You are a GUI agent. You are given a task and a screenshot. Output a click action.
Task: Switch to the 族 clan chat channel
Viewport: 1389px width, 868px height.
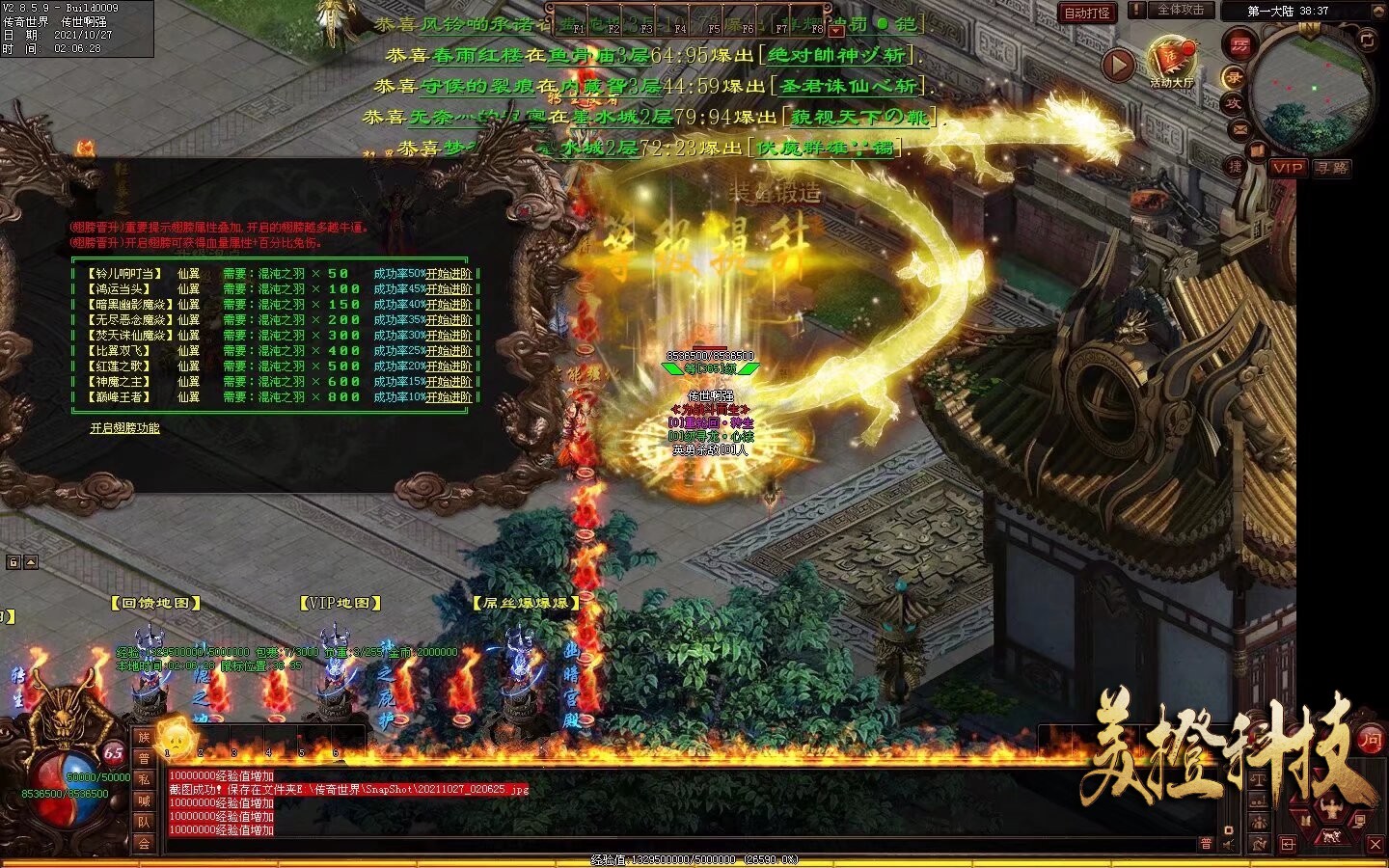point(145,739)
